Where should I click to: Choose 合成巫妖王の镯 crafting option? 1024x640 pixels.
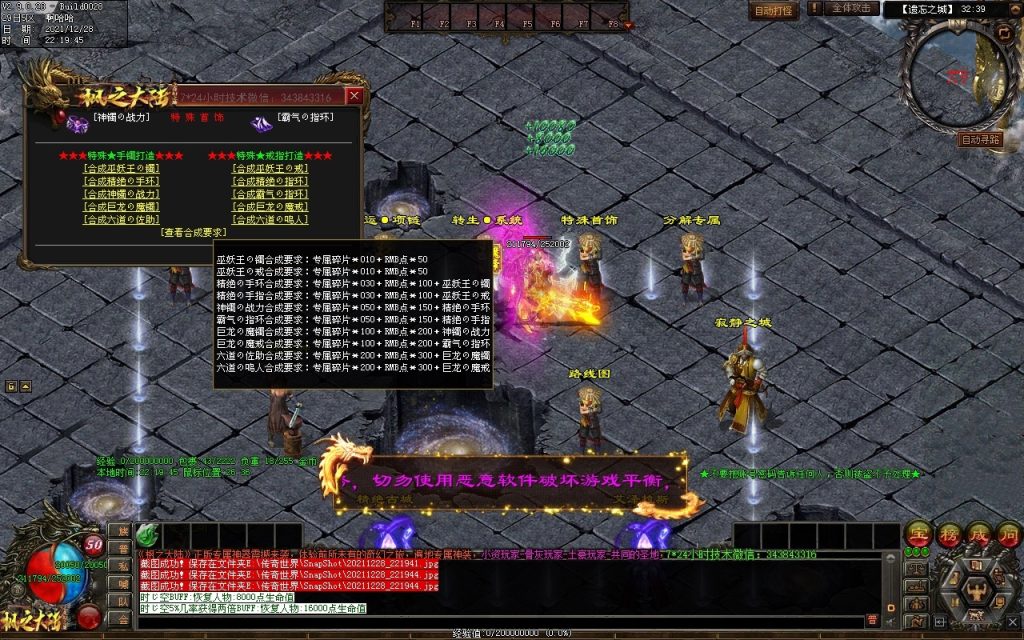pos(121,169)
